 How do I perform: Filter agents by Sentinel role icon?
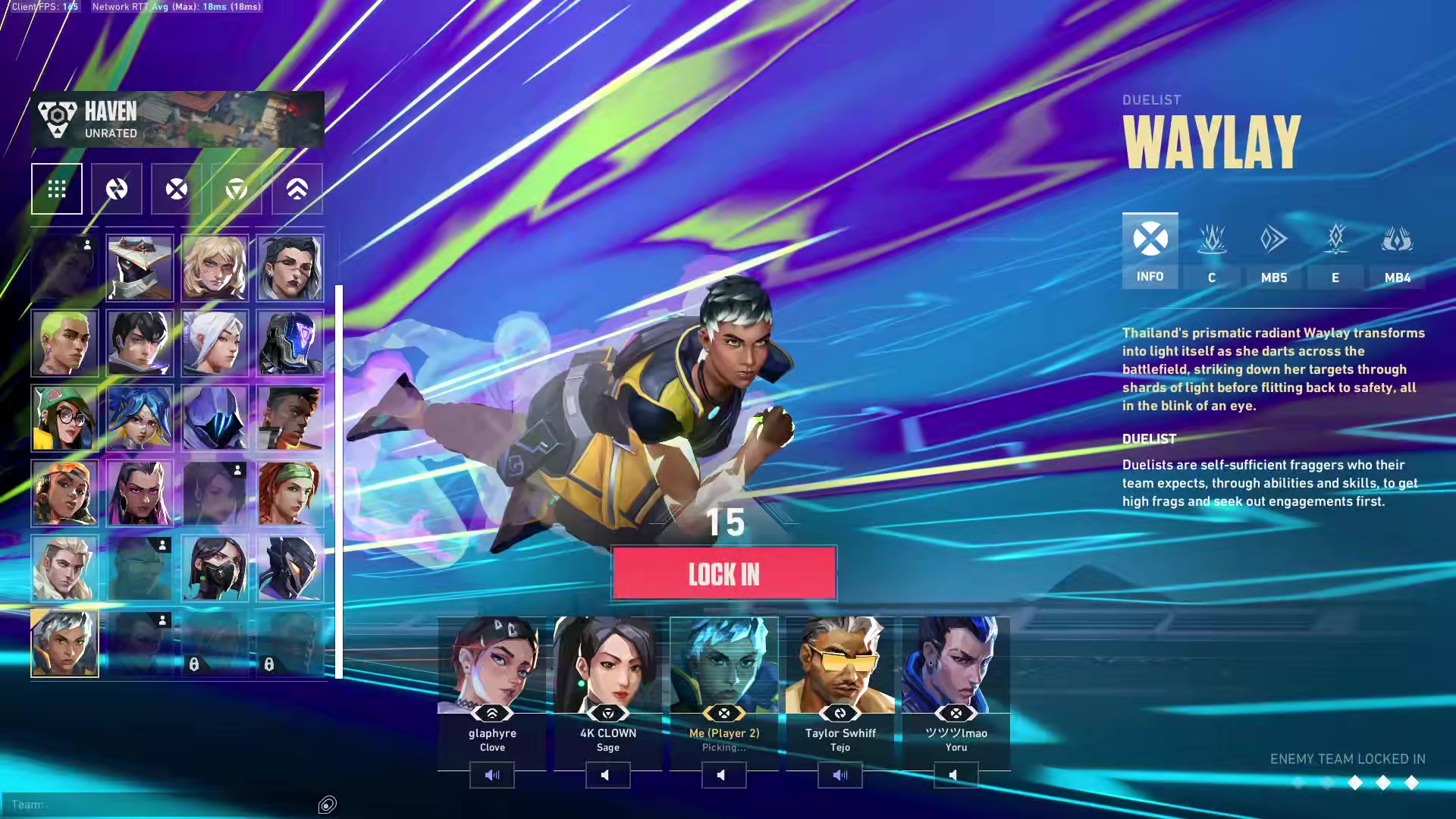pos(237,189)
